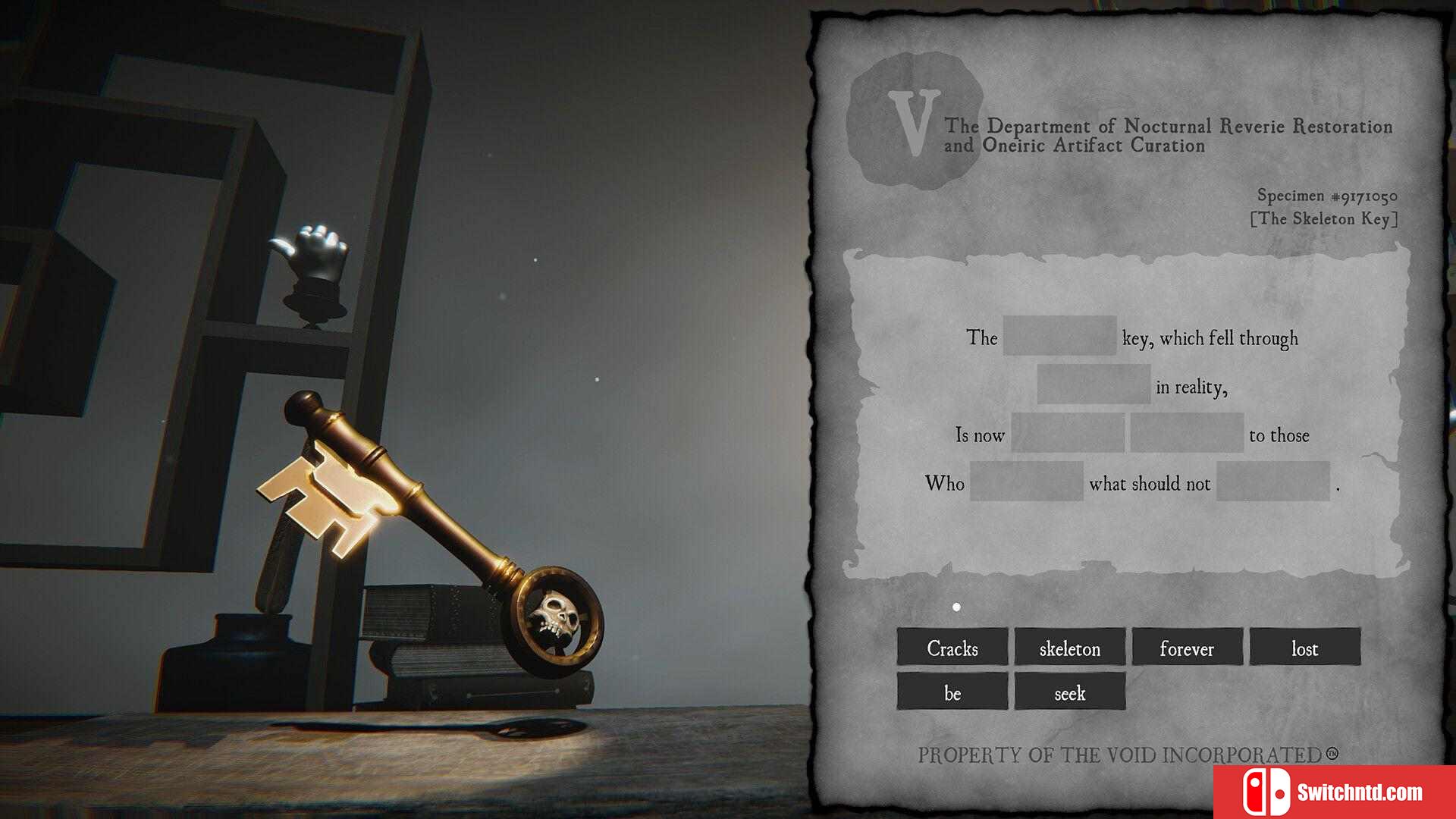Pick the 'skeleton' word tile
Image resolution: width=1456 pixels, height=819 pixels.
[1069, 648]
